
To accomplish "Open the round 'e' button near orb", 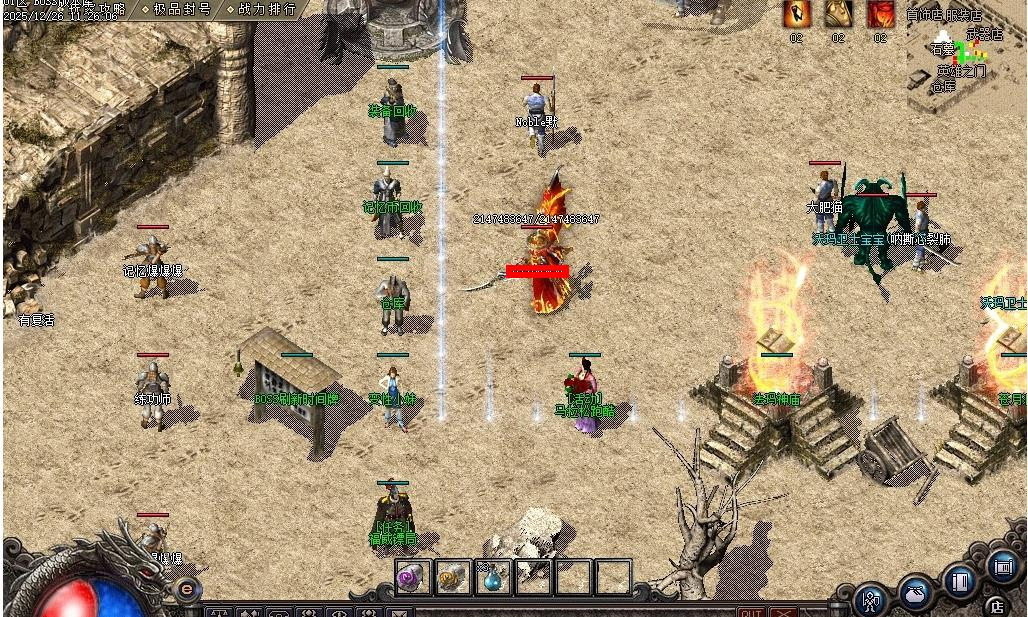I will click(187, 589).
